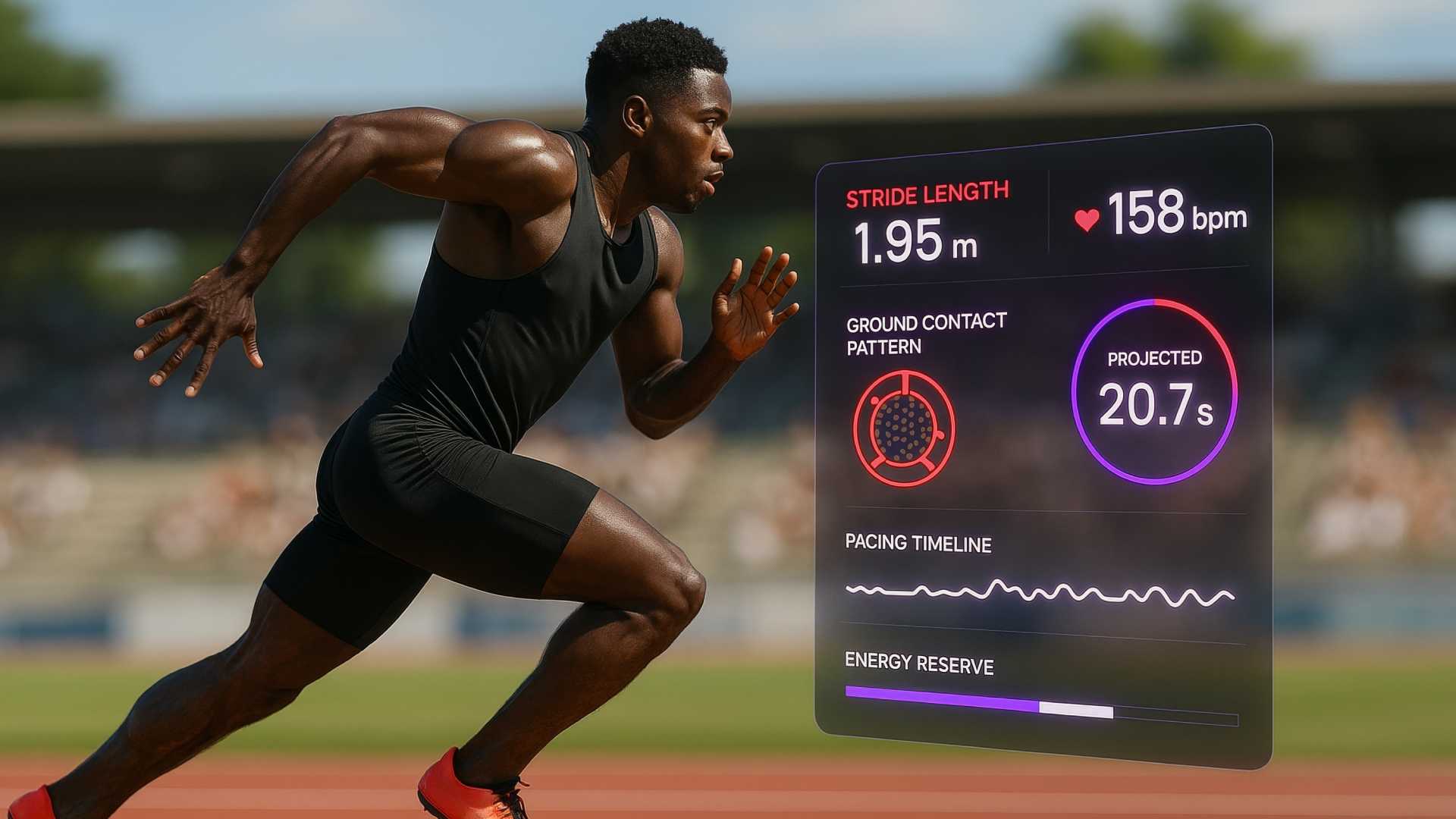This screenshot has width=1456, height=819.
Task: Select the pacing timeline waveform
Action: (1040, 592)
